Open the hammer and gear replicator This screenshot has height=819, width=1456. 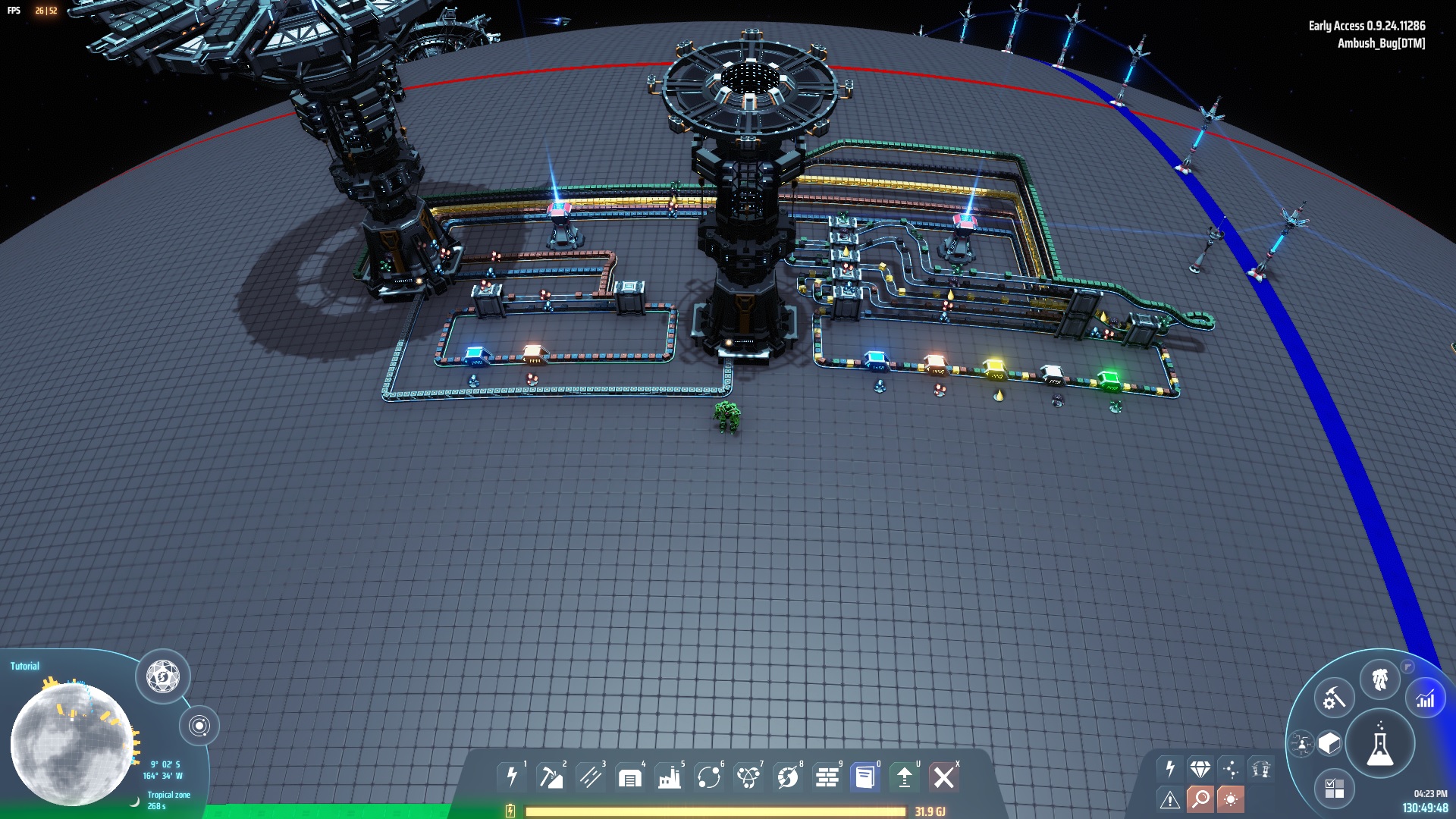(1334, 697)
